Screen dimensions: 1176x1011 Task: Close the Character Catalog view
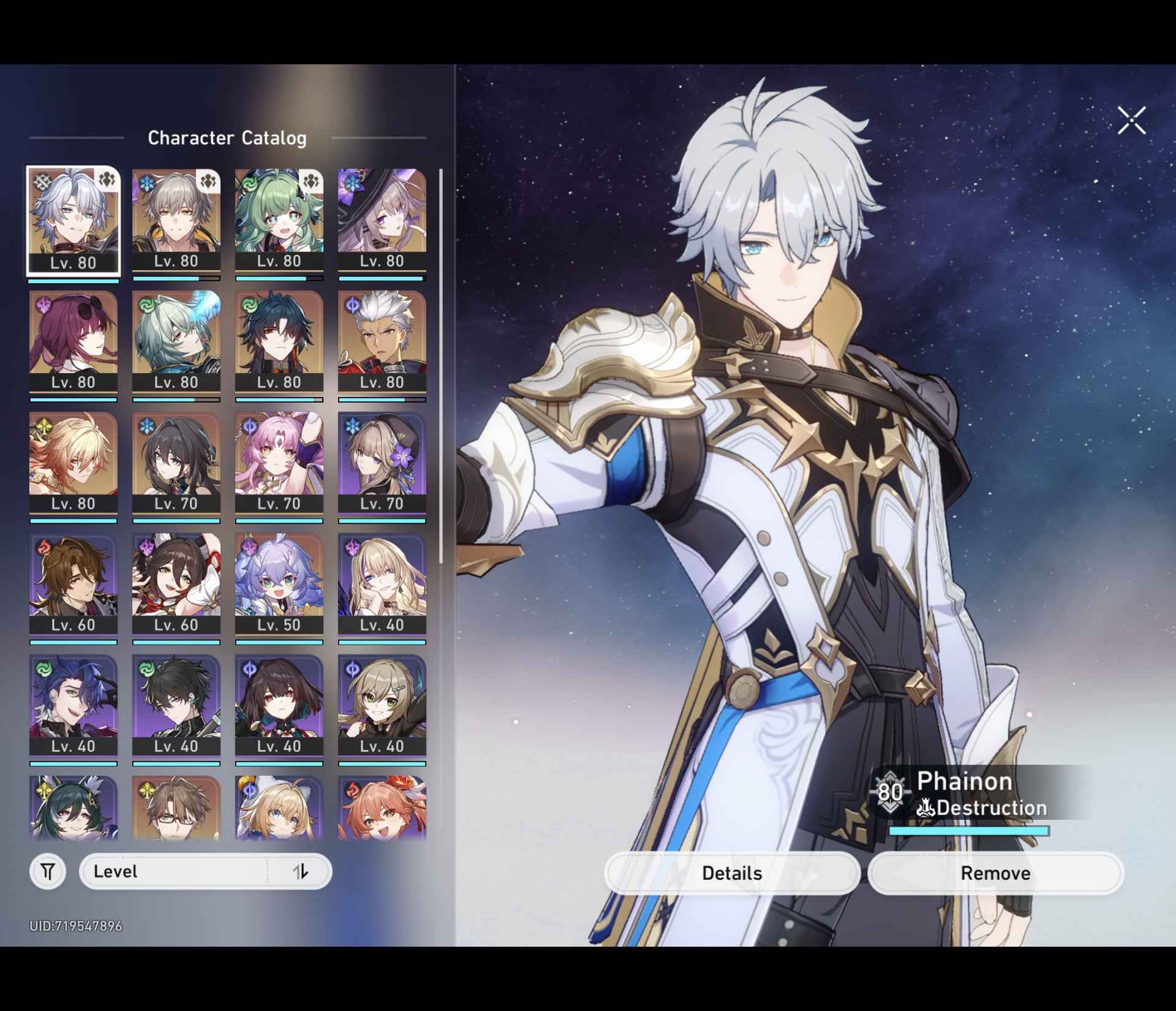point(1130,121)
